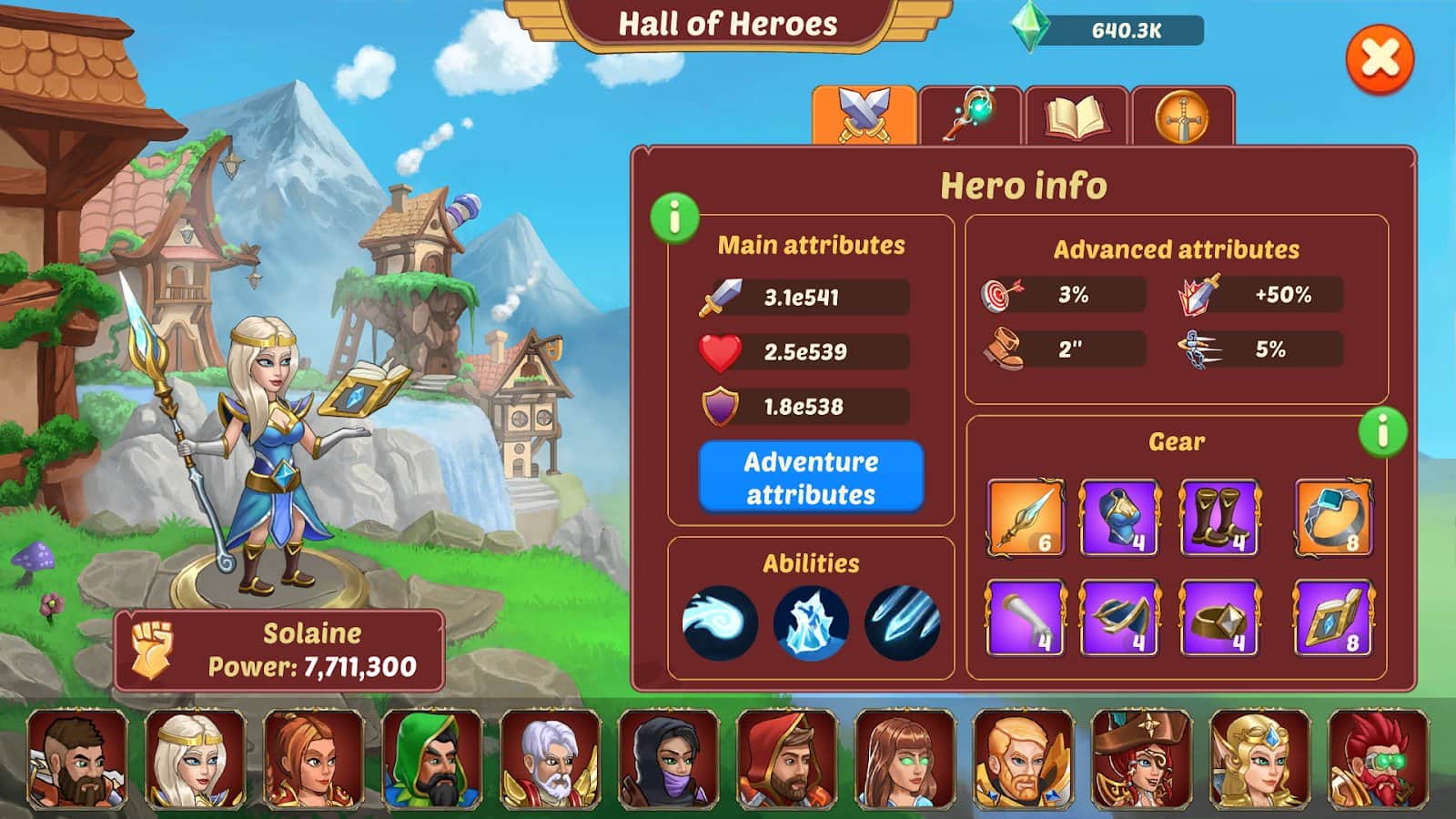Select the spear weapon gear slot
This screenshot has width=1456, height=819.
tap(1026, 517)
